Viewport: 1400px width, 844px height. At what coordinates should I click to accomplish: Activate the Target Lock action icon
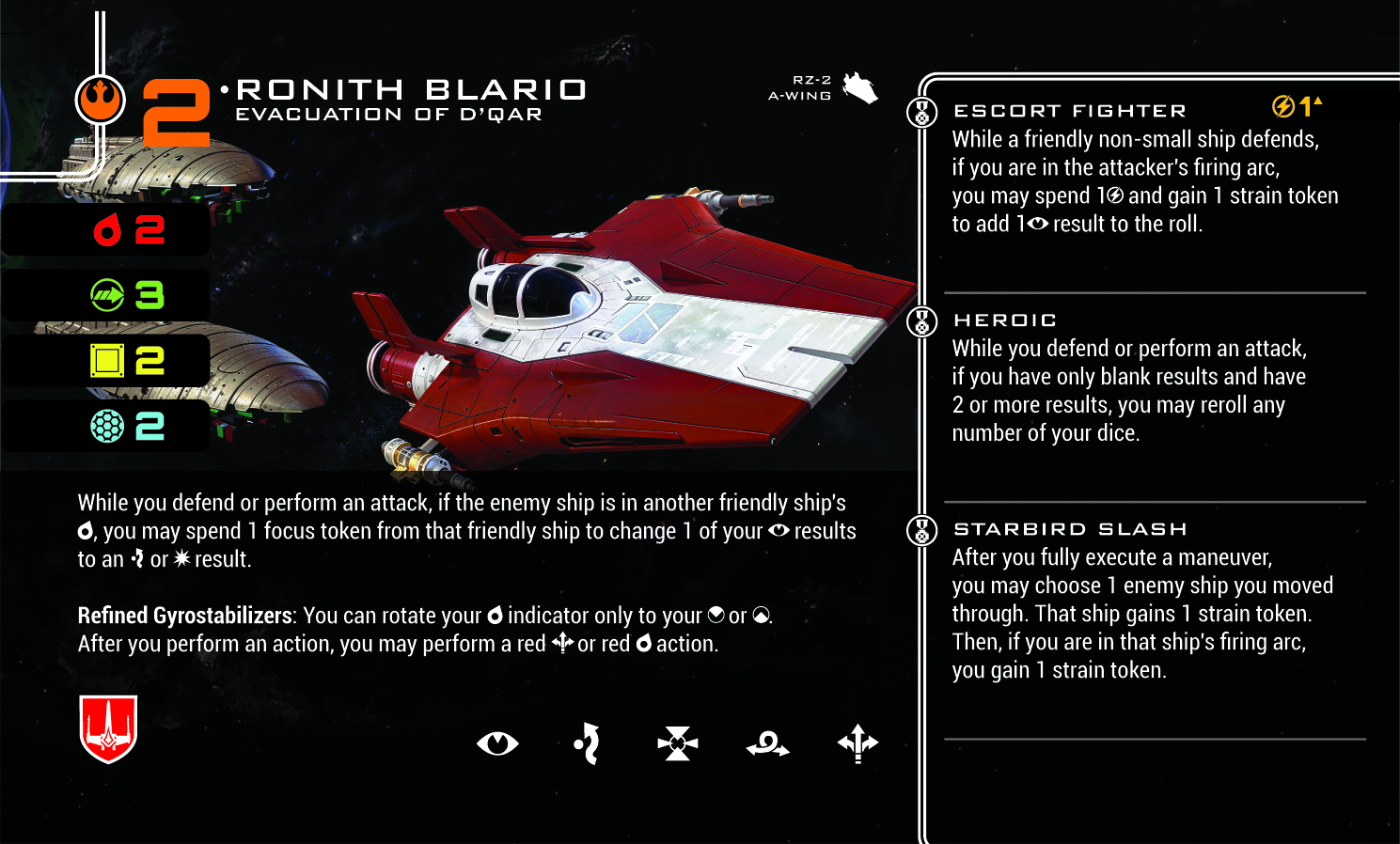(x=678, y=744)
